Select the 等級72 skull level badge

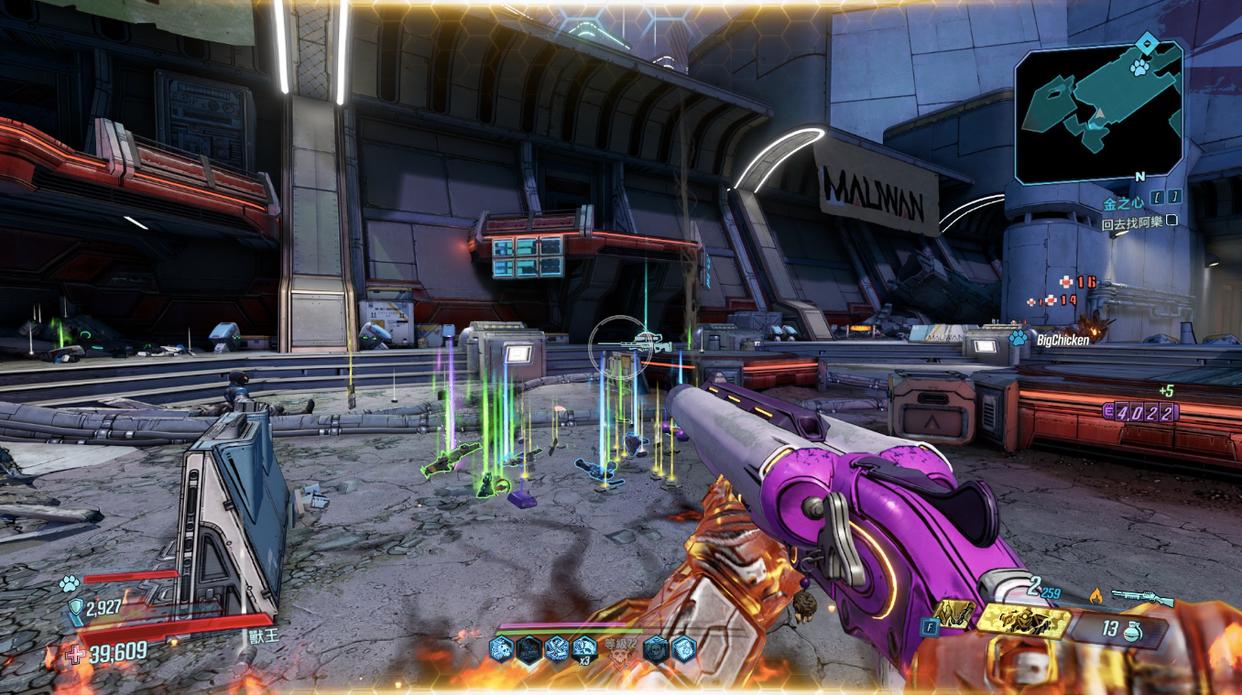[x=620, y=649]
